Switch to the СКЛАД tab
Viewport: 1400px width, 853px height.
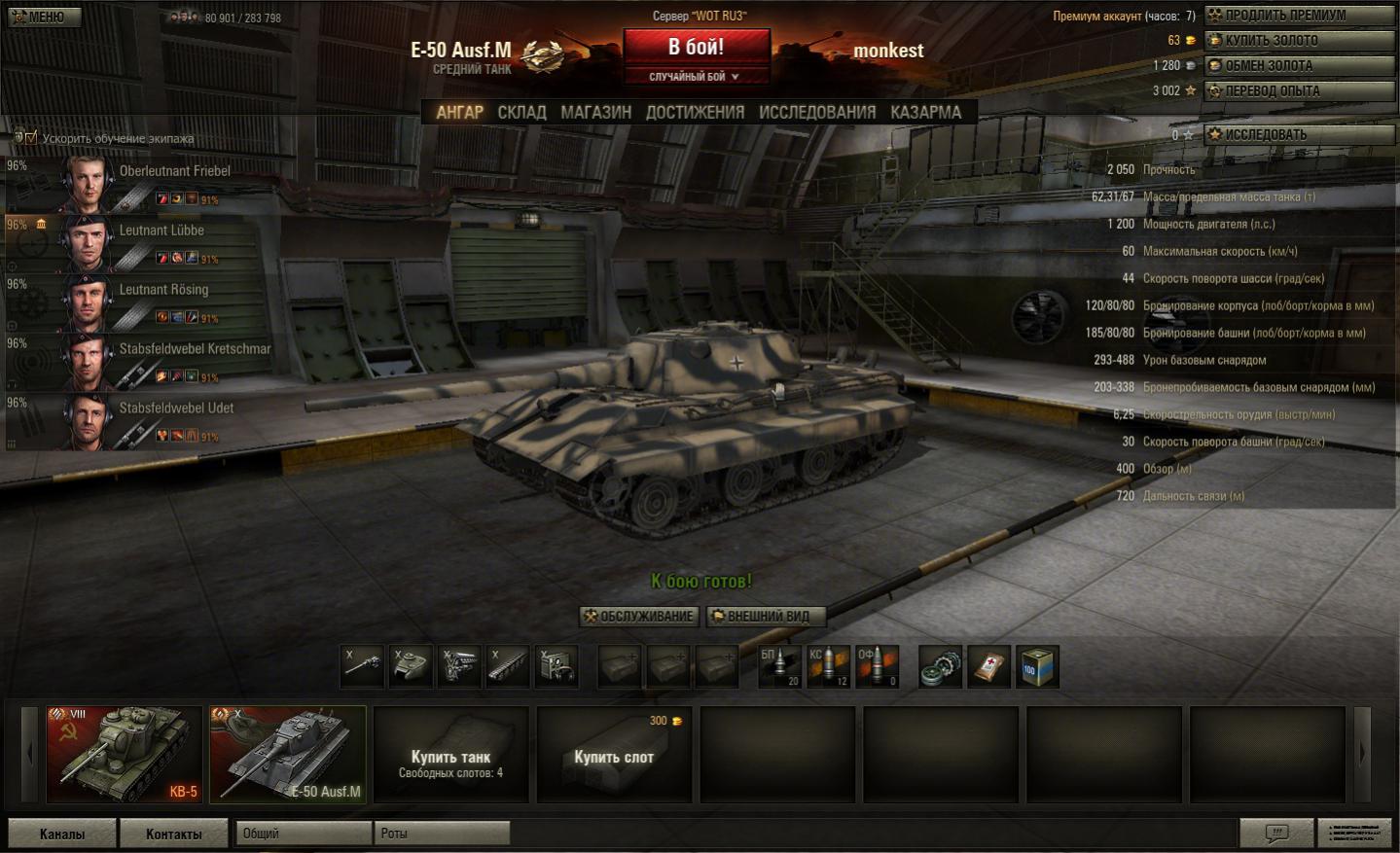tap(521, 113)
